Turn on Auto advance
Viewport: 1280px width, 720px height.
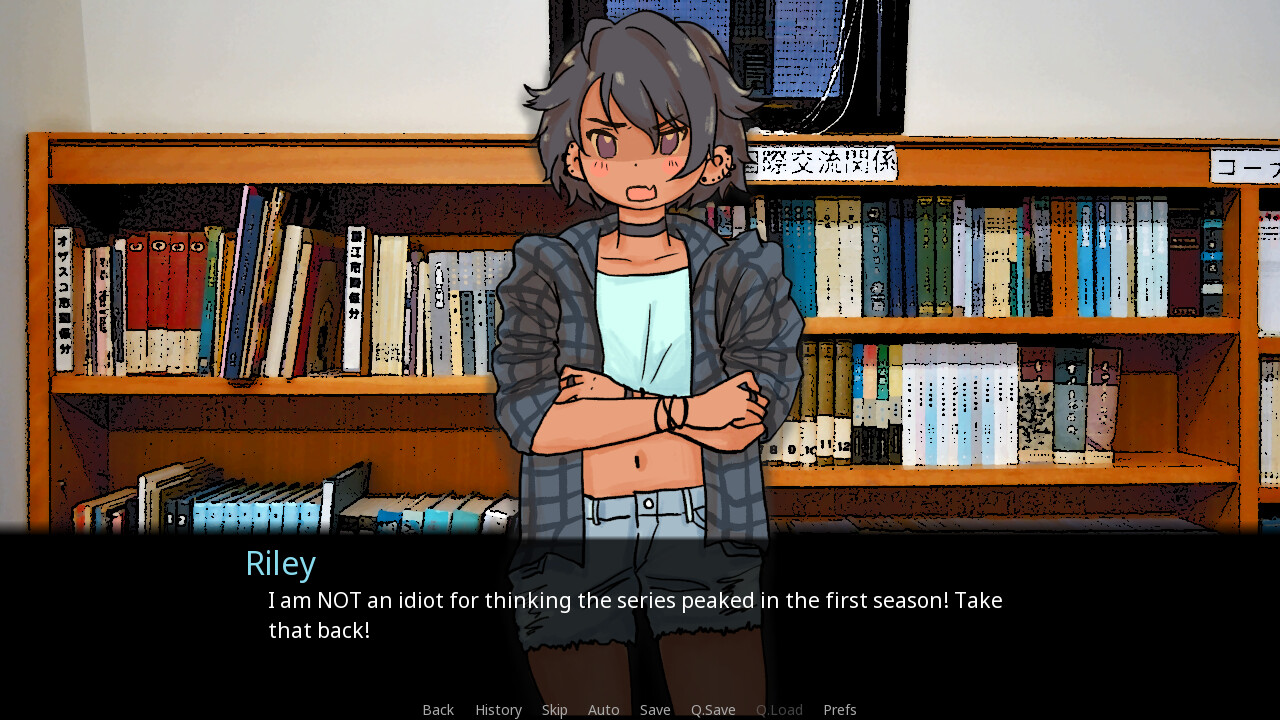coord(603,710)
